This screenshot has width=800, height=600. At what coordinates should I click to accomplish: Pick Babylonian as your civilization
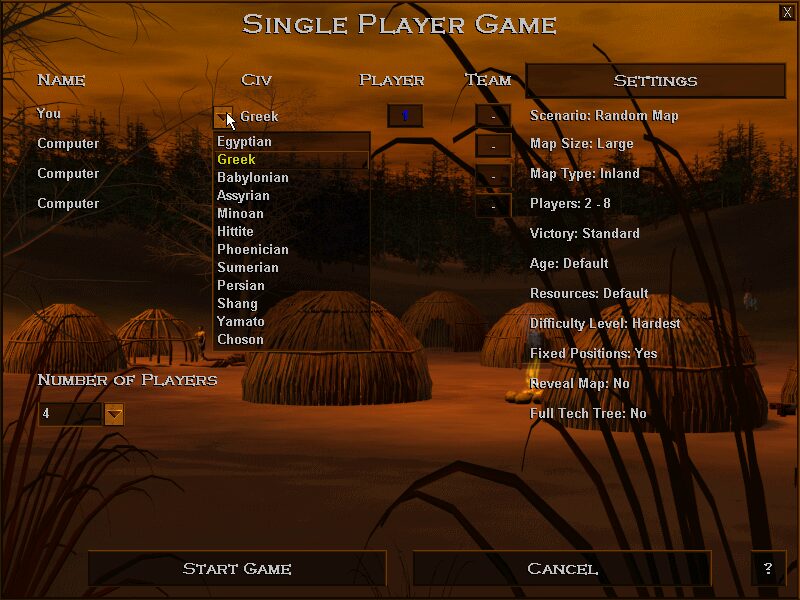click(x=253, y=178)
